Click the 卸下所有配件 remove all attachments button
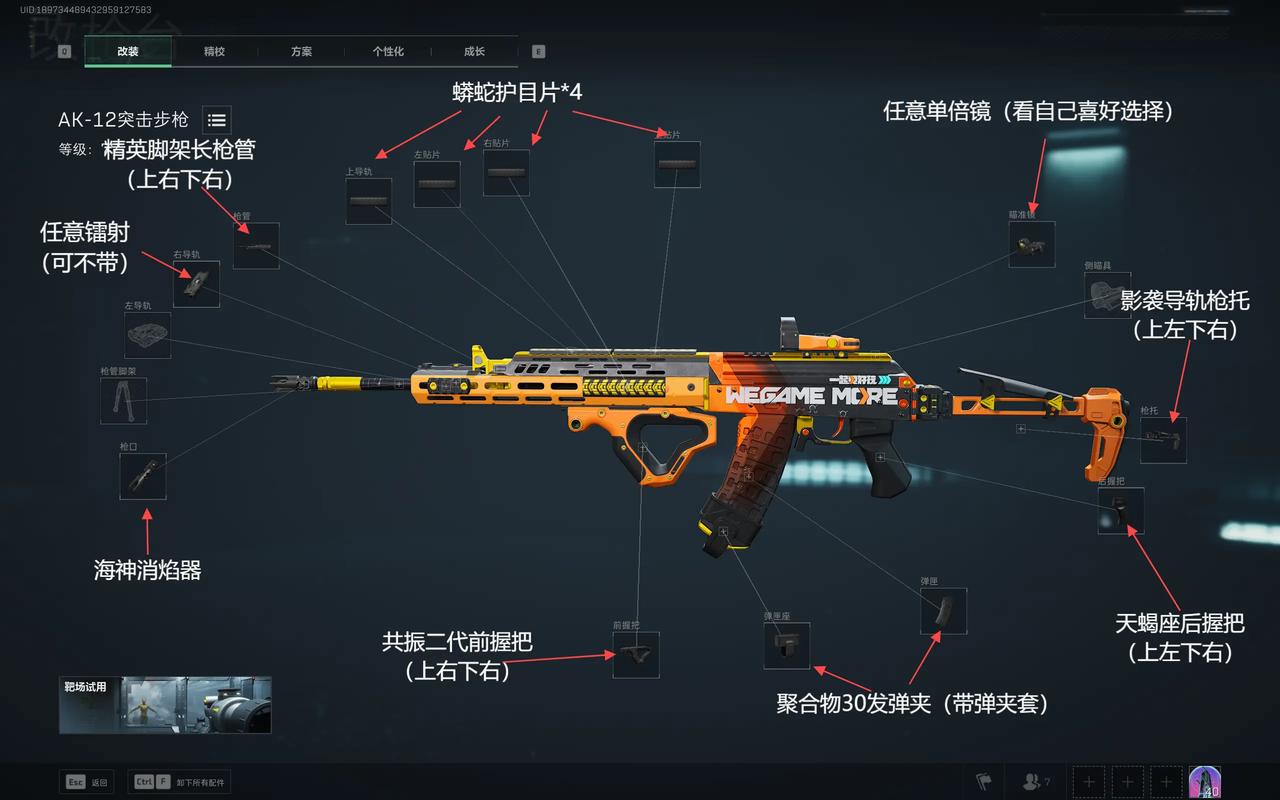Viewport: 1280px width, 800px height. pyautogui.click(x=180, y=781)
